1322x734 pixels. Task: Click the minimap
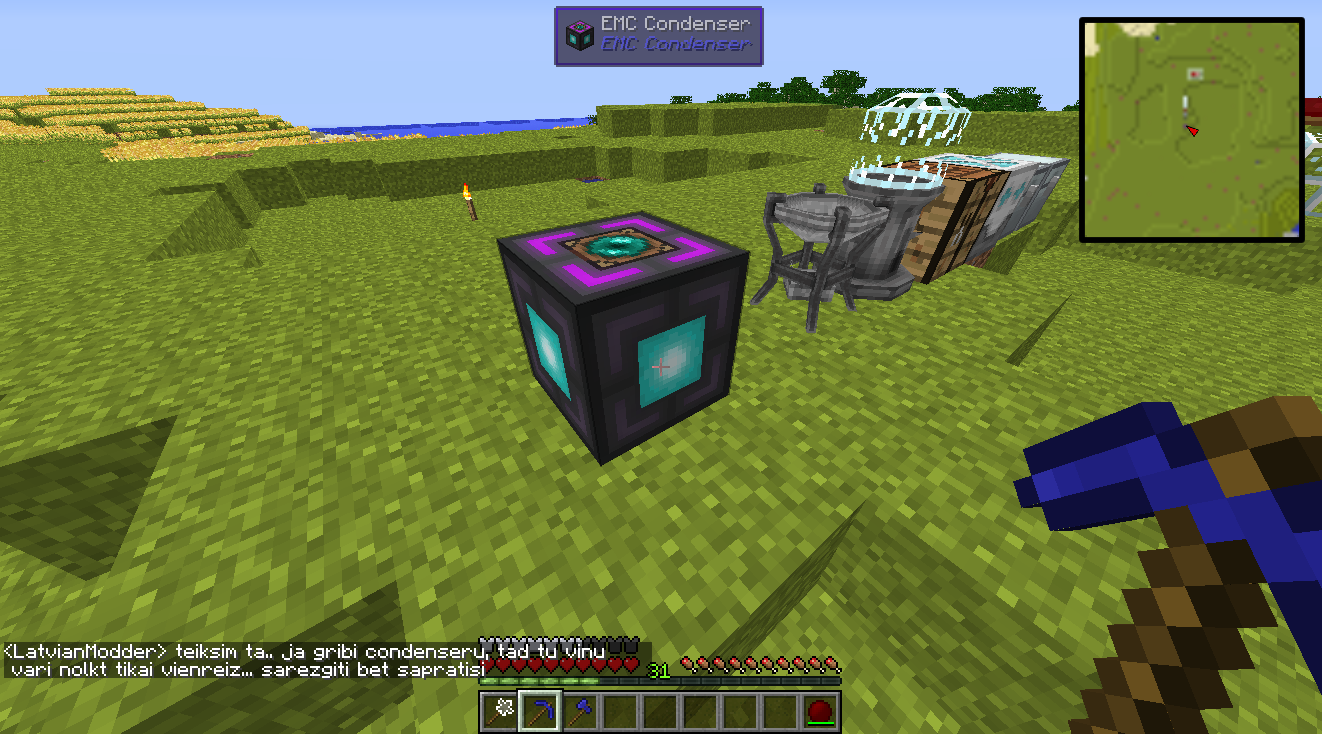tap(1191, 129)
